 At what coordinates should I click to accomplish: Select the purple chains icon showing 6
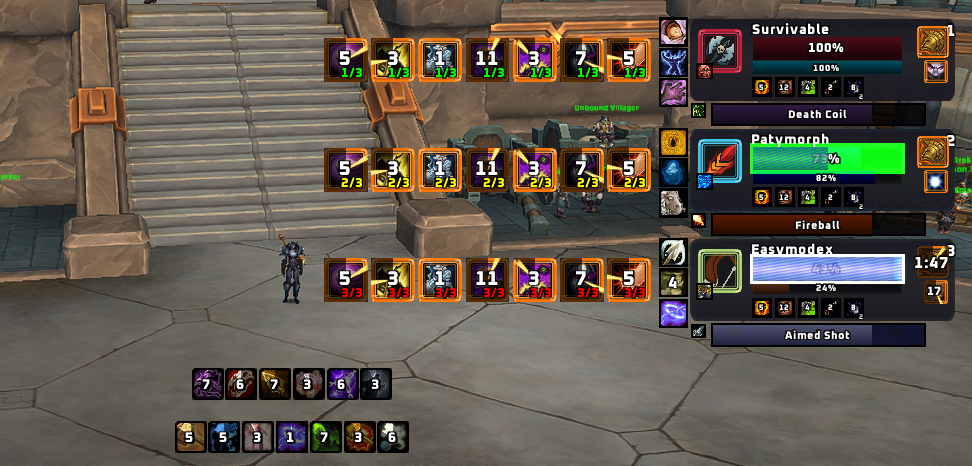tap(342, 384)
